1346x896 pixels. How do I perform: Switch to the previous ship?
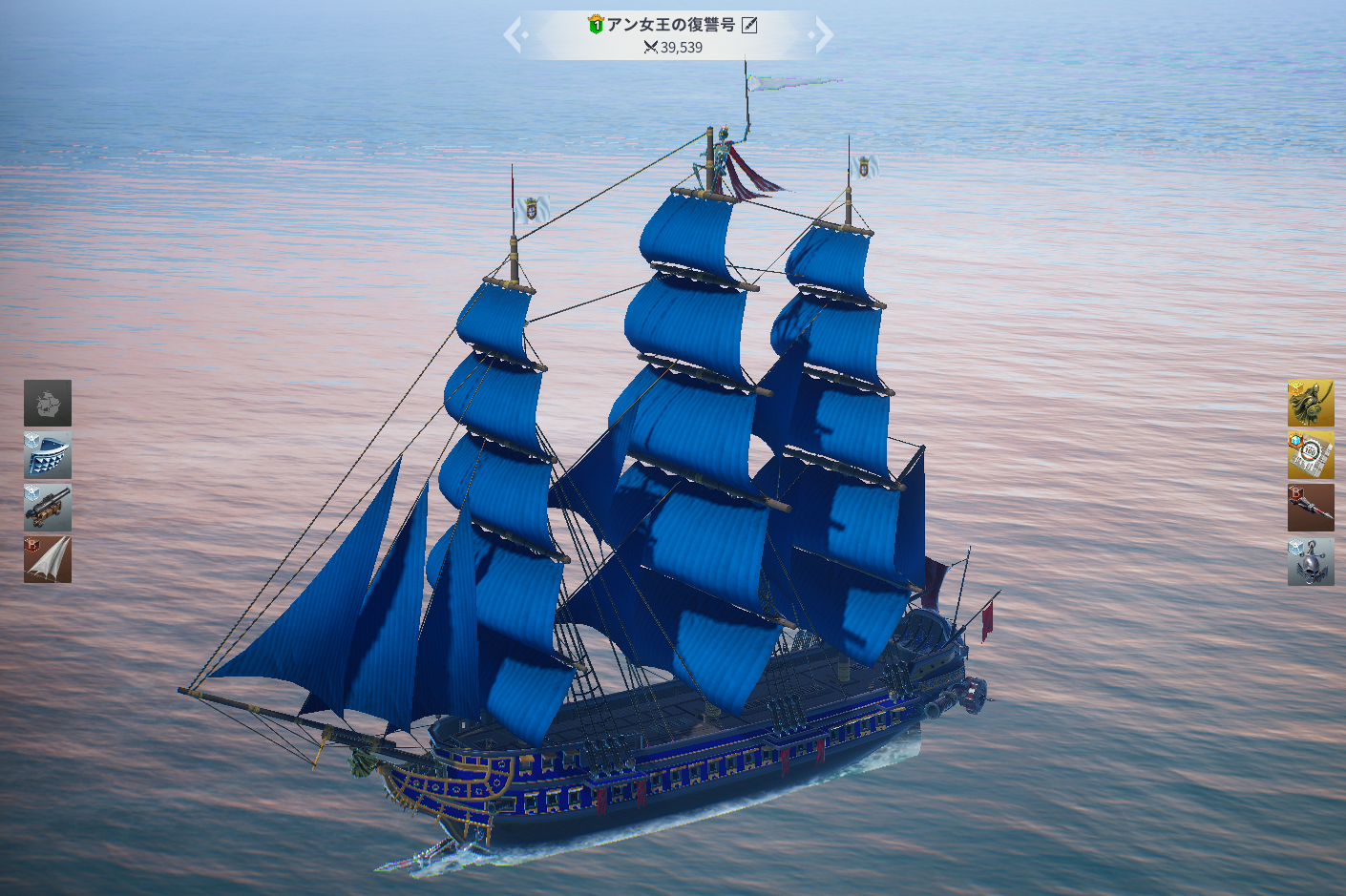pos(515,35)
